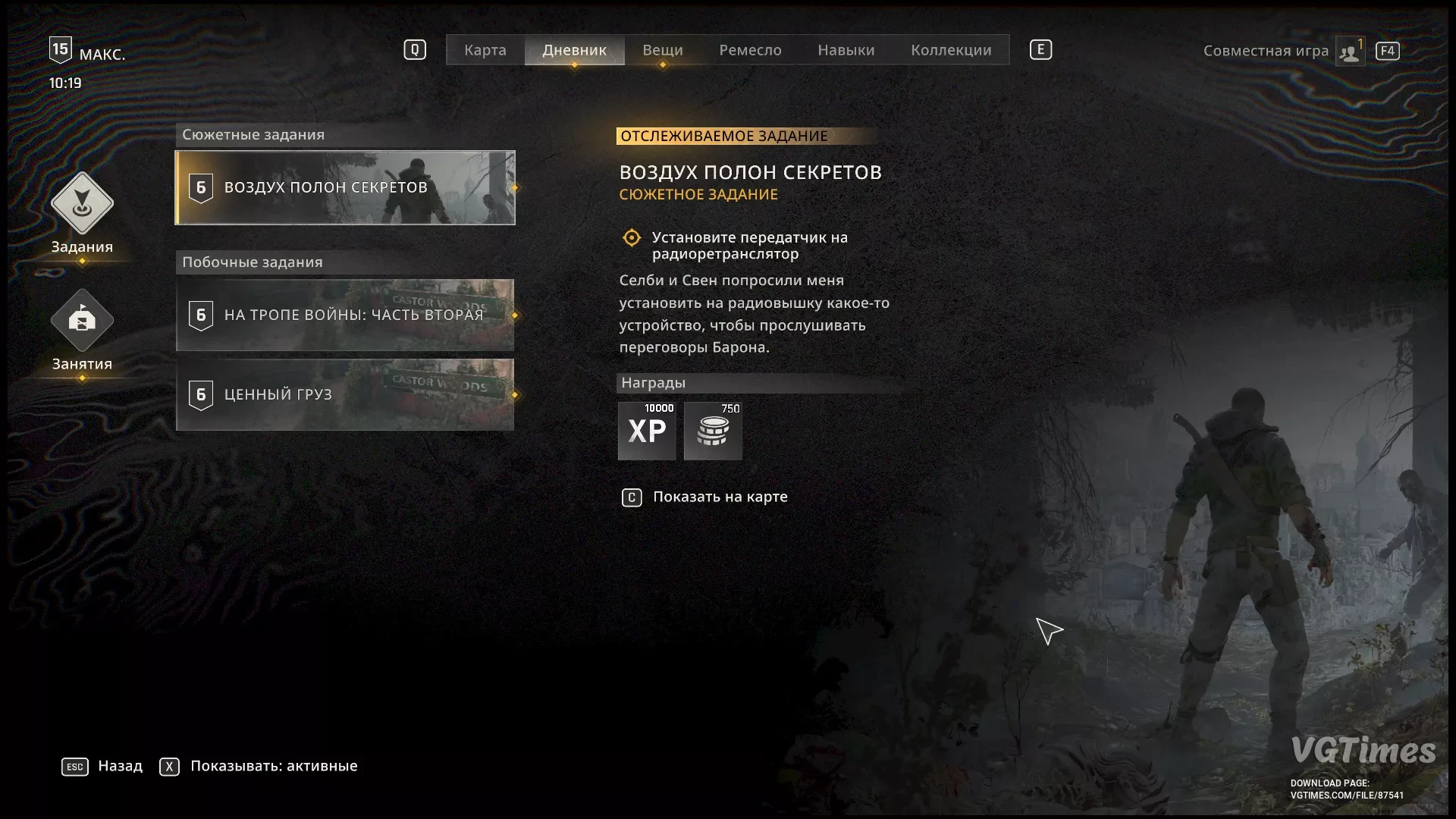The height and width of the screenshot is (819, 1456).
Task: Click the 750 coins reward tile
Action: click(x=713, y=431)
